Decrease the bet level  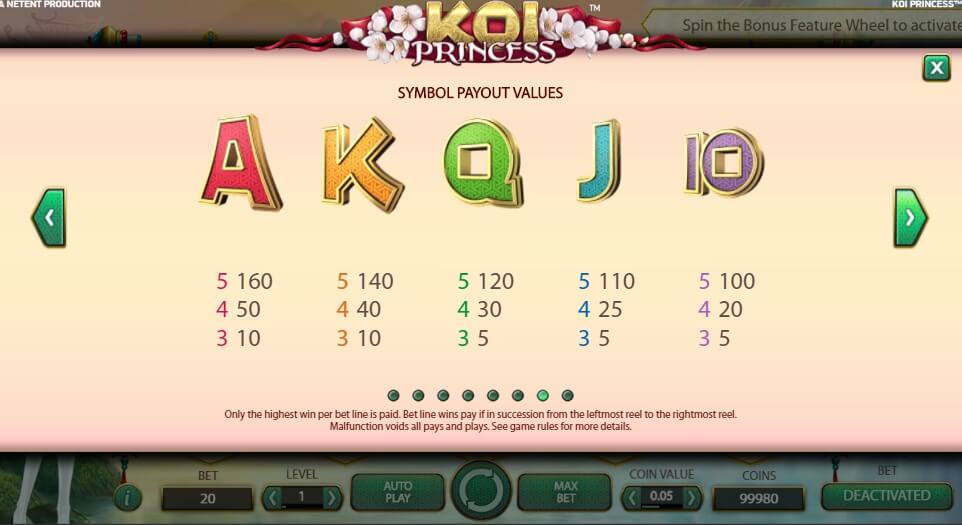coord(273,497)
